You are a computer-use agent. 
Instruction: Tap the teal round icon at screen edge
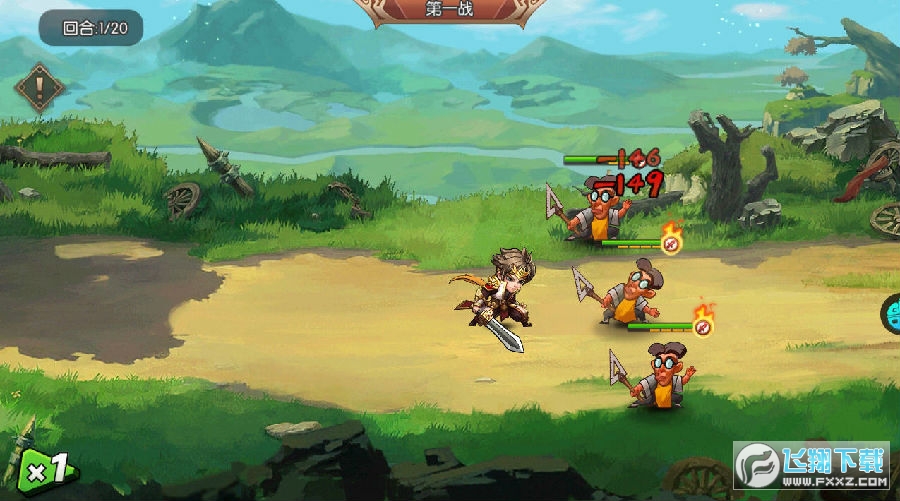coord(891,314)
